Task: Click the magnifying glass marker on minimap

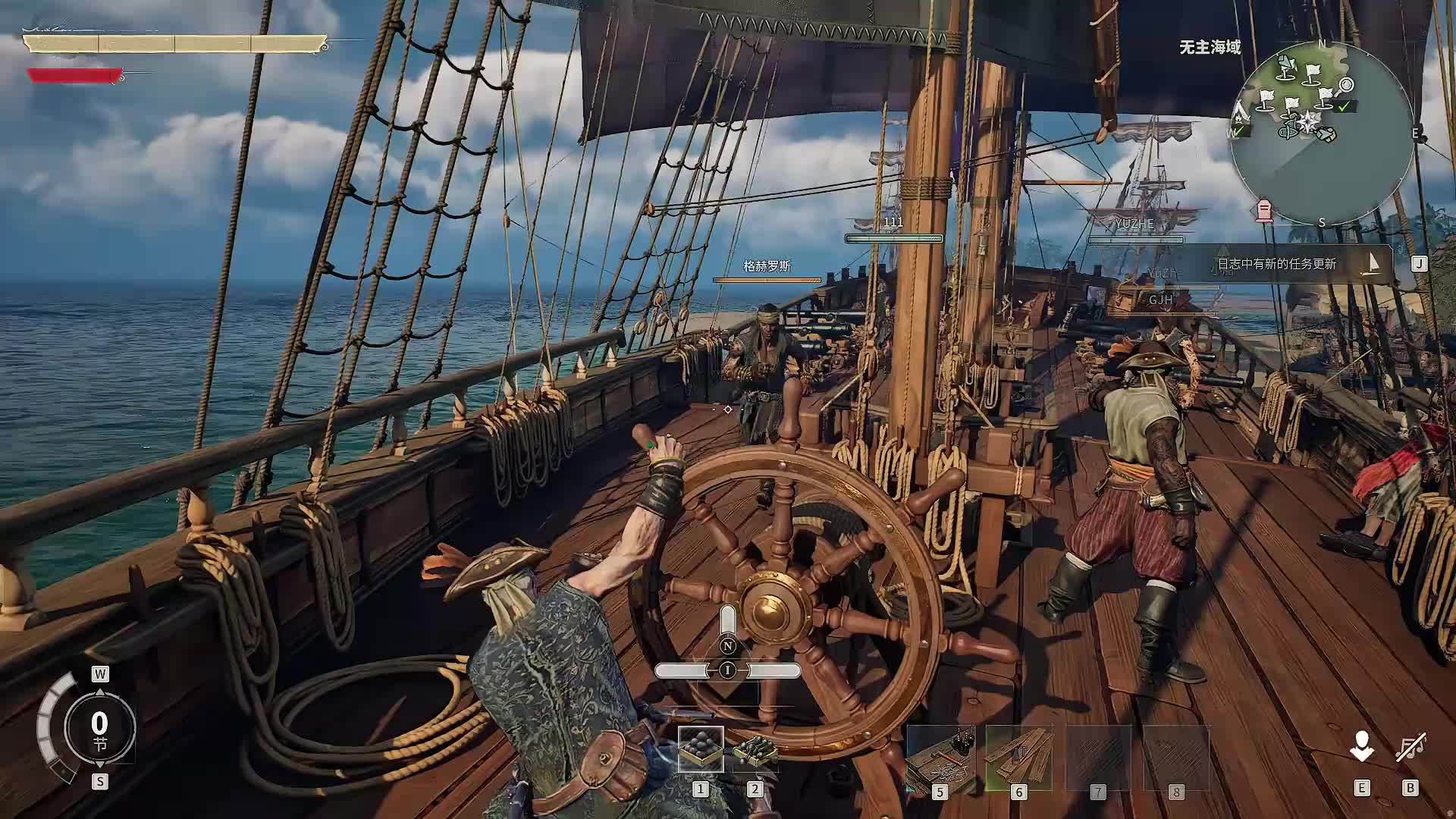Action: pyautogui.click(x=1346, y=85)
